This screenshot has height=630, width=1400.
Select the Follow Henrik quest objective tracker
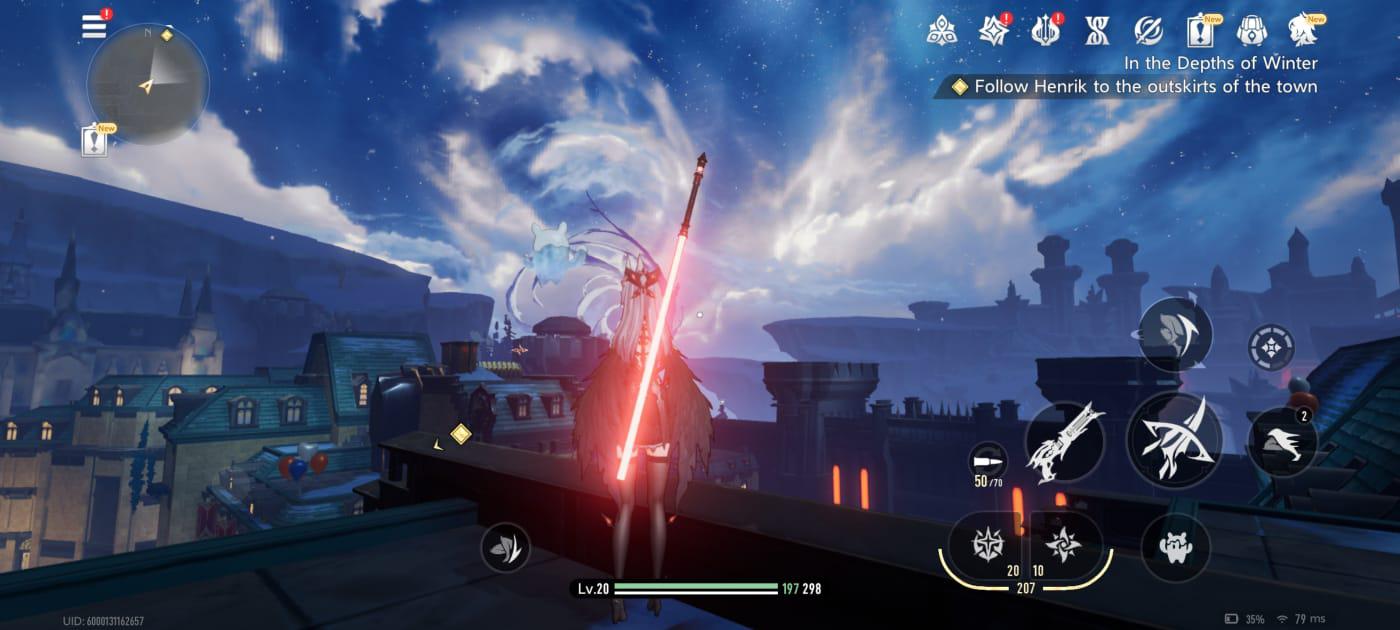1134,87
